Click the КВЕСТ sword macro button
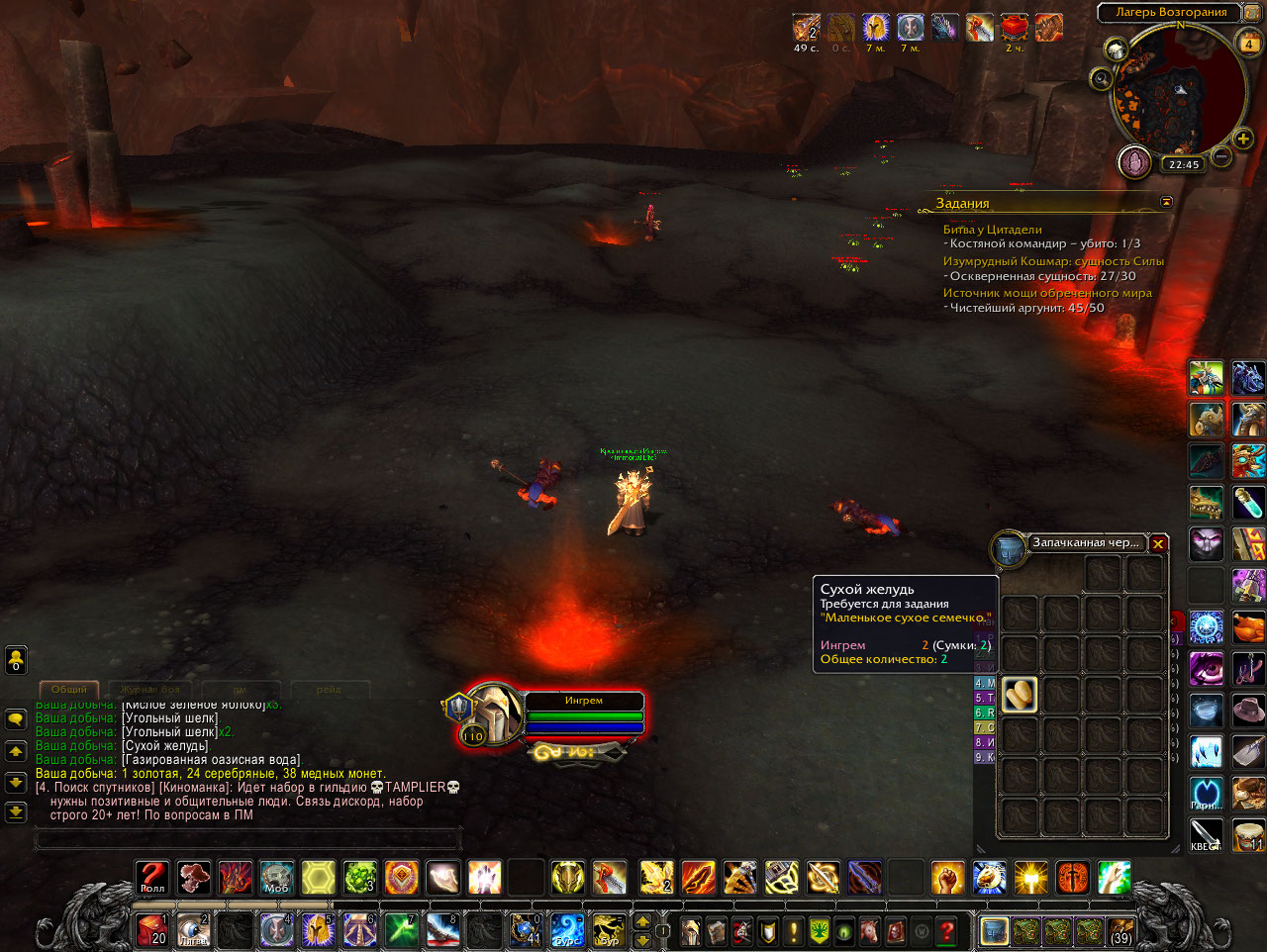 pos(1206,835)
